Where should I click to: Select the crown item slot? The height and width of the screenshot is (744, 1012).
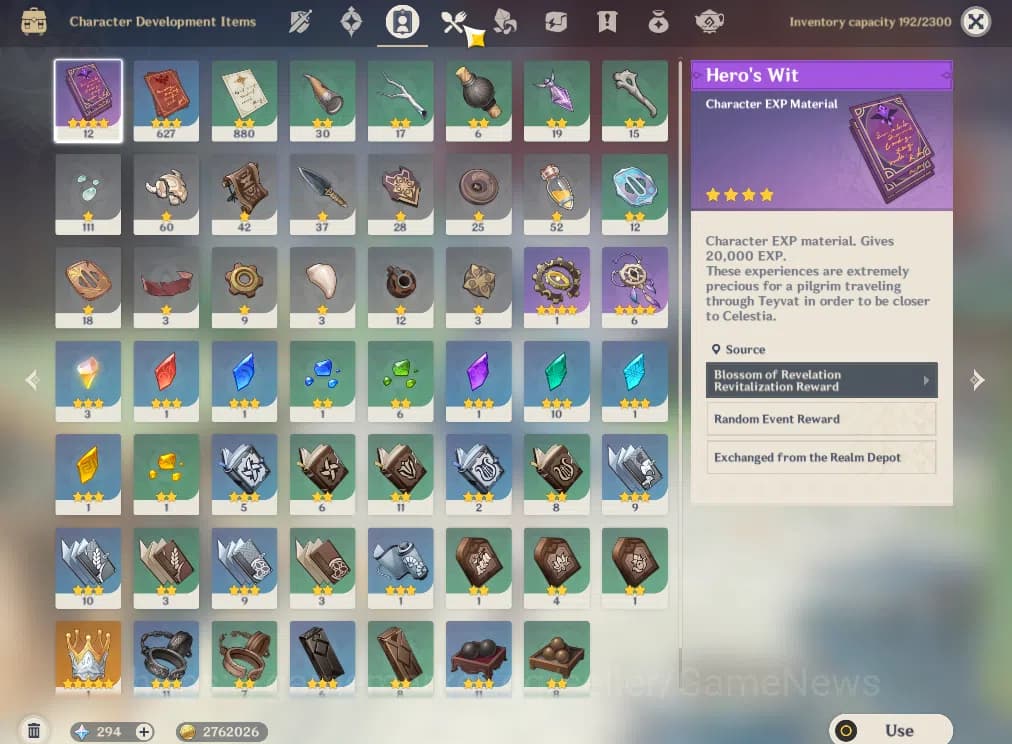[88, 656]
